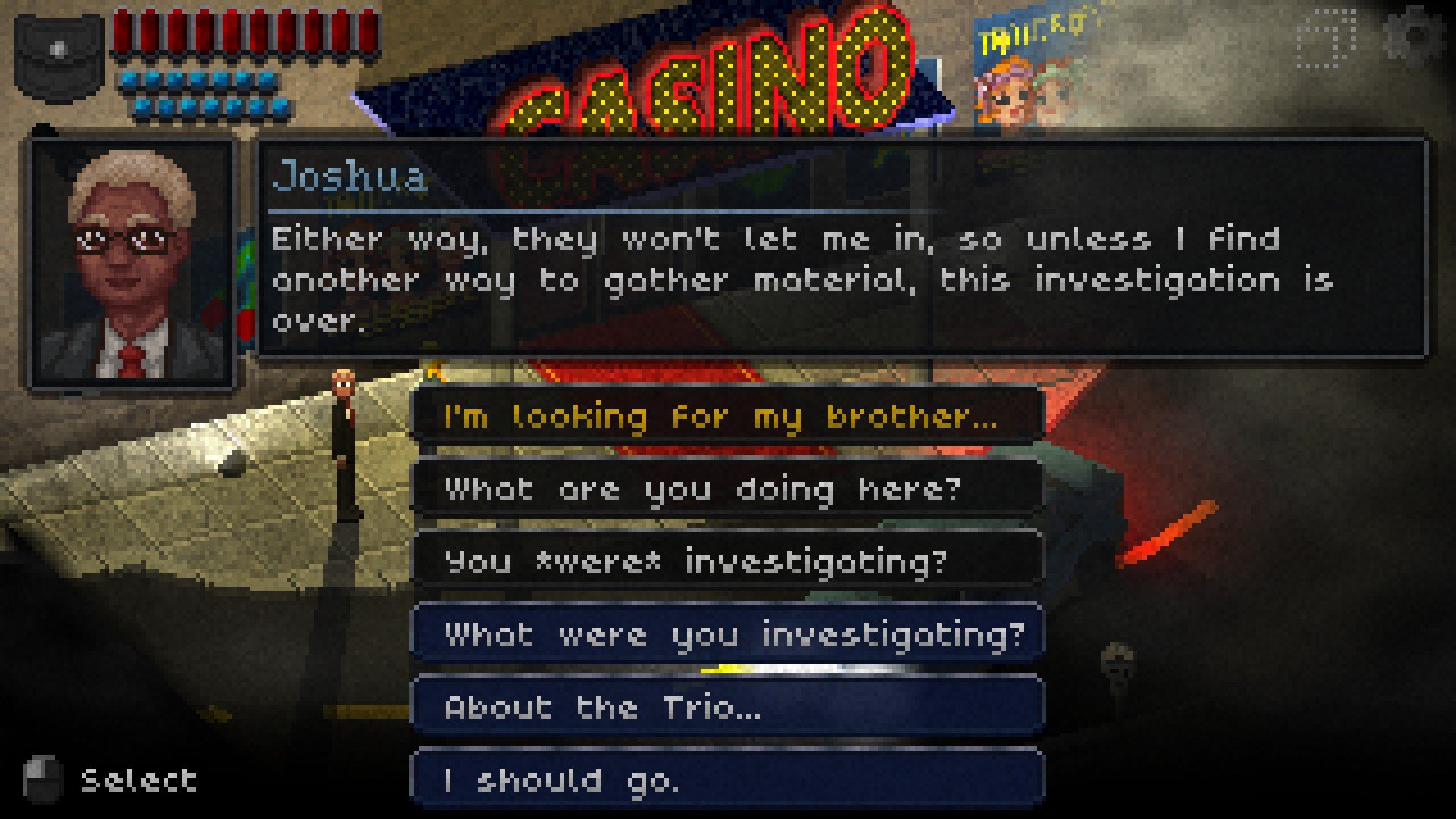
Task: Click the dotted square icon beside the gear
Action: (1326, 38)
